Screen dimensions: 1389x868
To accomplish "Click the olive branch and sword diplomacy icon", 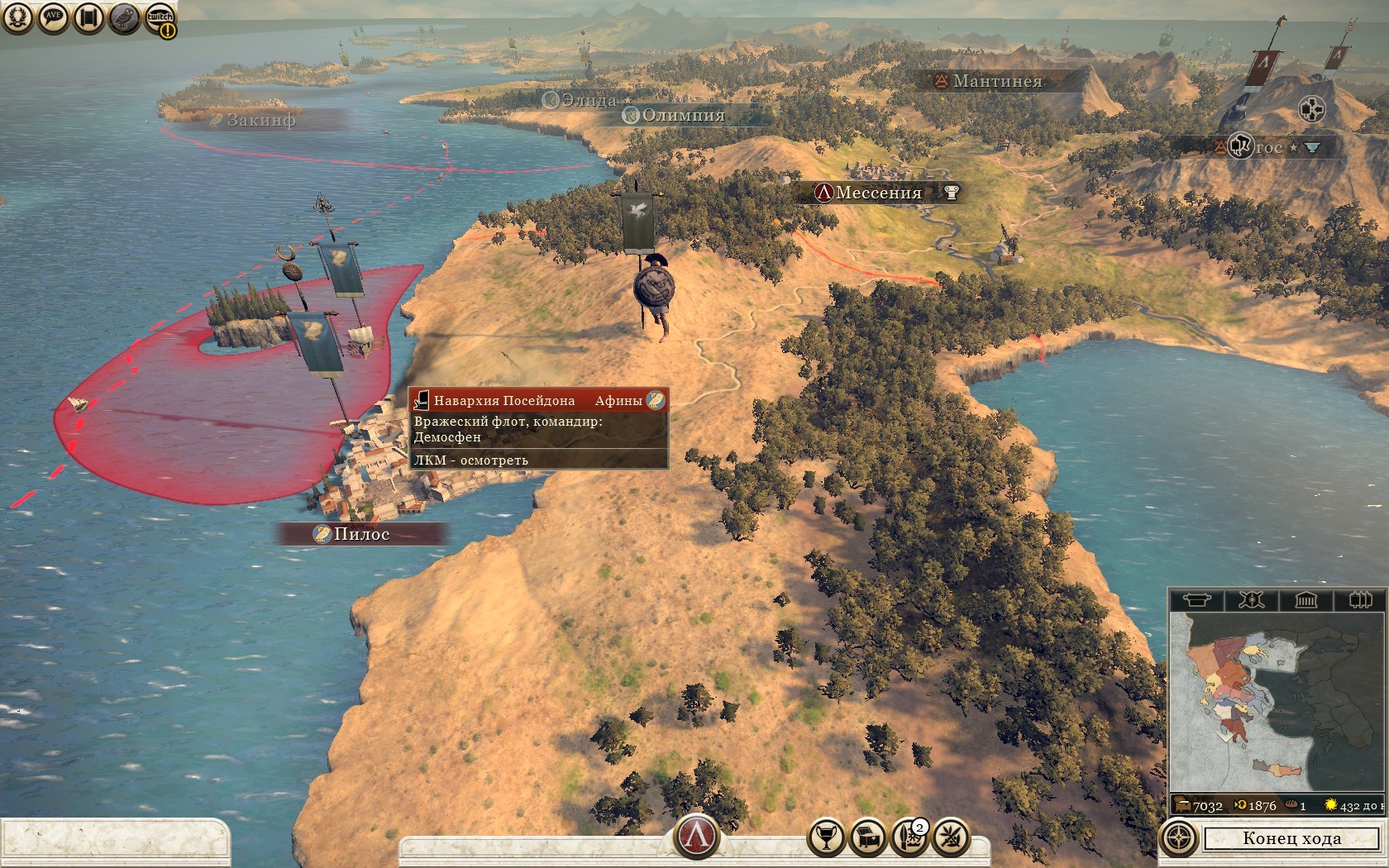I will coord(951,837).
